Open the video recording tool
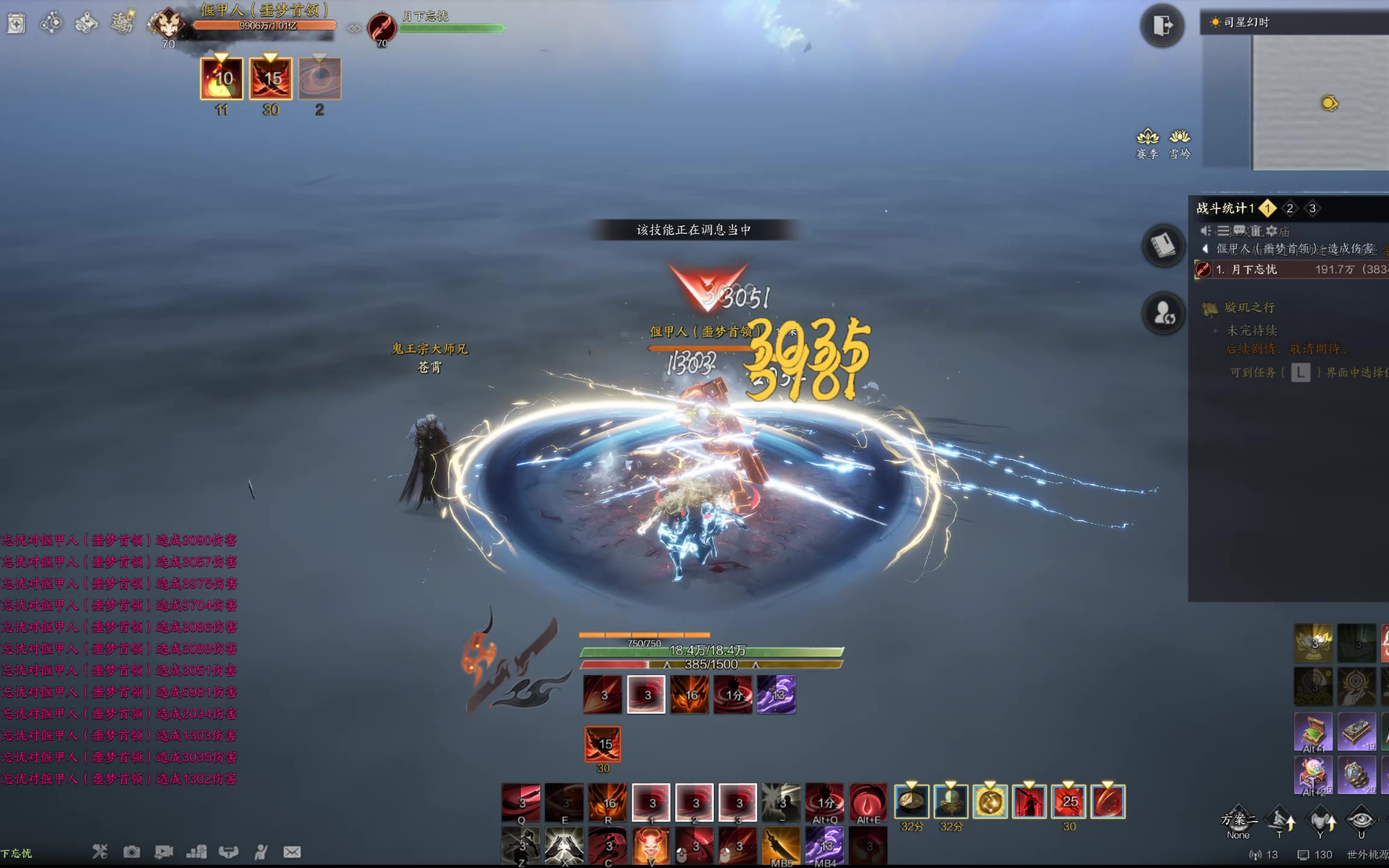Screen dimensions: 1389x868 164,852
